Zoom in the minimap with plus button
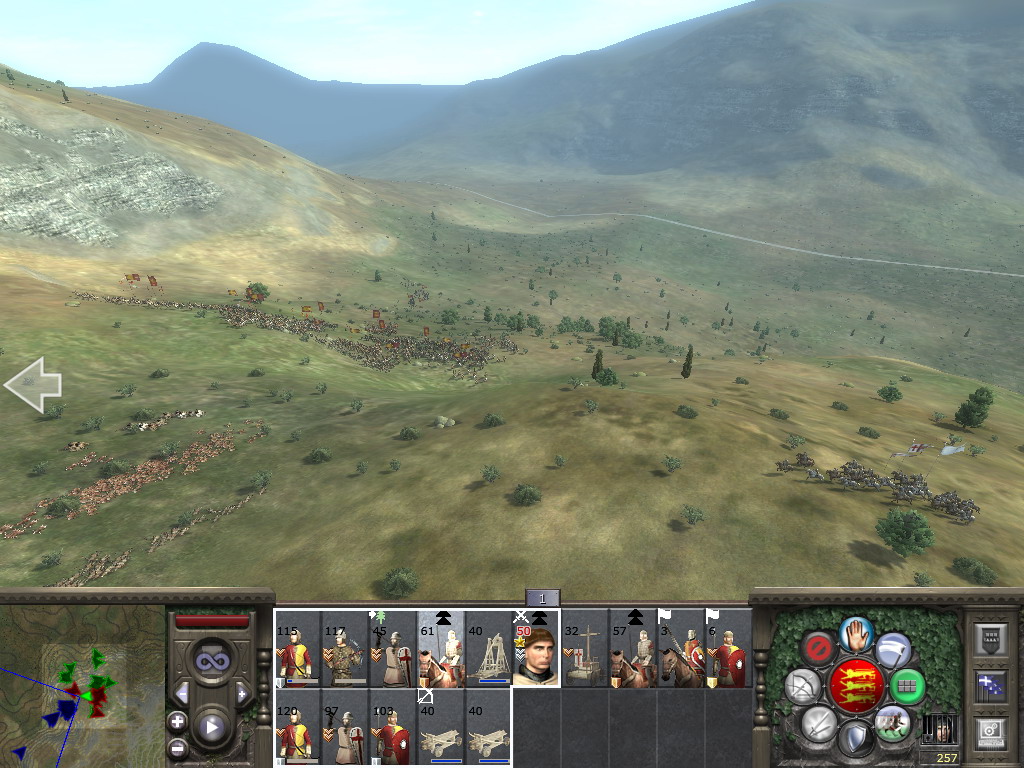Viewport: 1024px width, 768px height. pyautogui.click(x=178, y=721)
